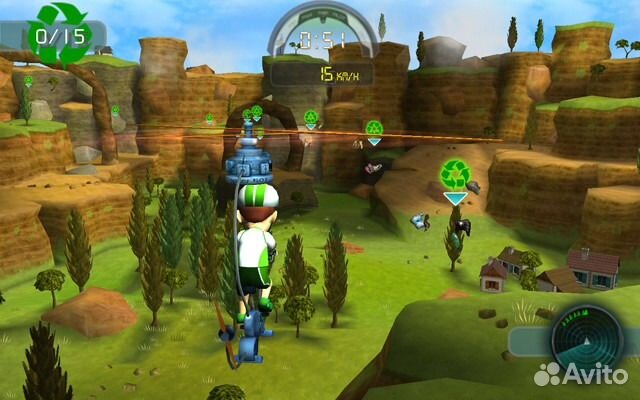This screenshot has height=400, width=640.
Task: Select the largest recycle waypoint marker
Action: click(x=455, y=175)
